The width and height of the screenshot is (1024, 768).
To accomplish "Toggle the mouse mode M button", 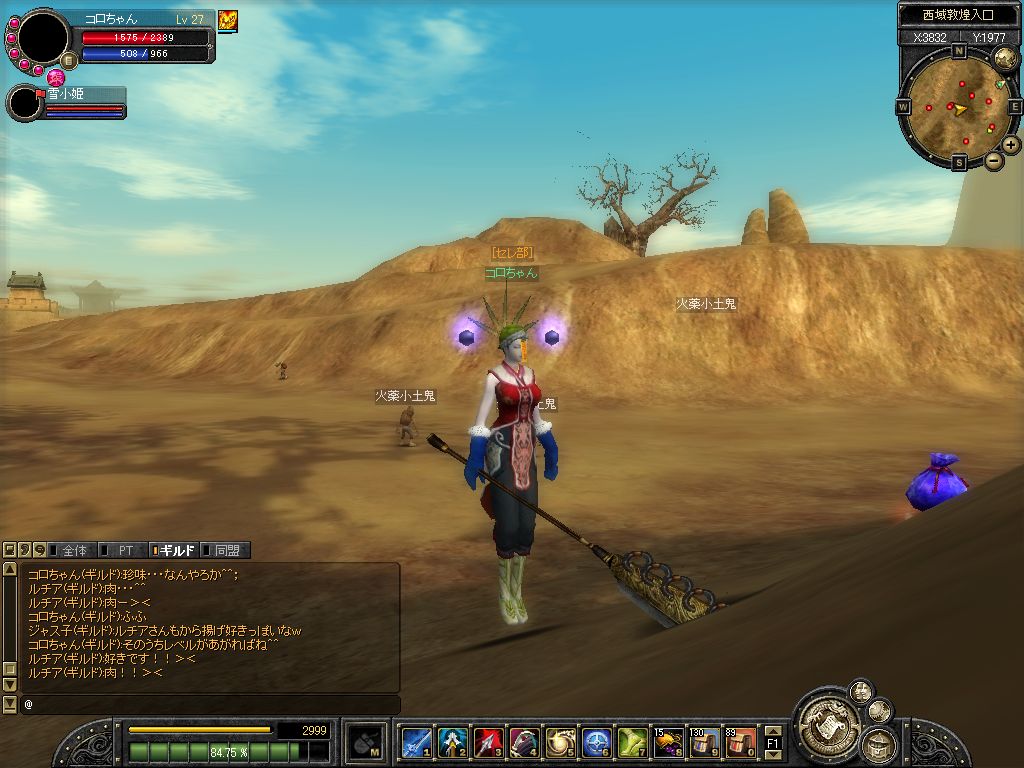I will click(363, 742).
